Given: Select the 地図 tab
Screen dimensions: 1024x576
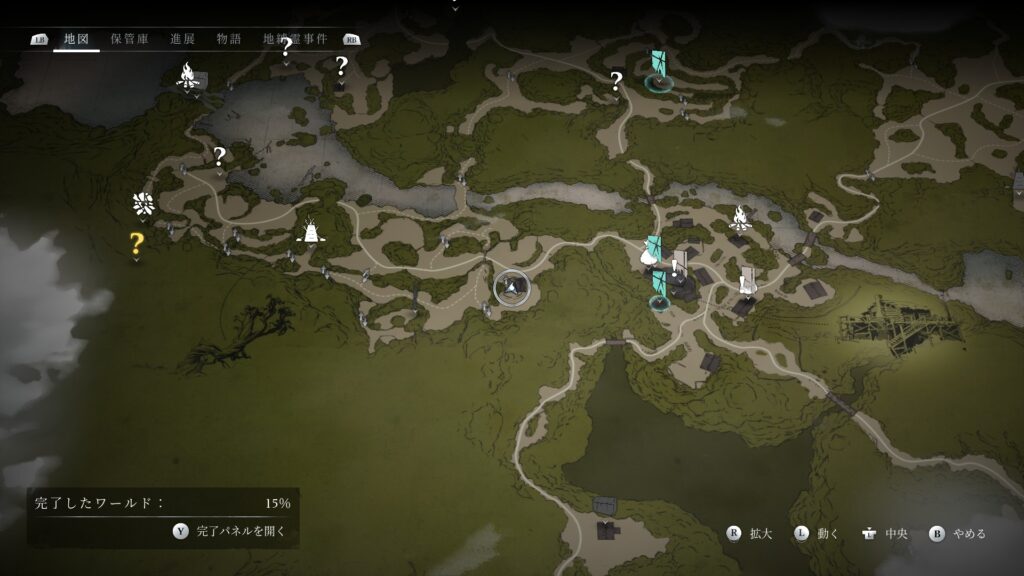Looking at the screenshot, I should [76, 39].
